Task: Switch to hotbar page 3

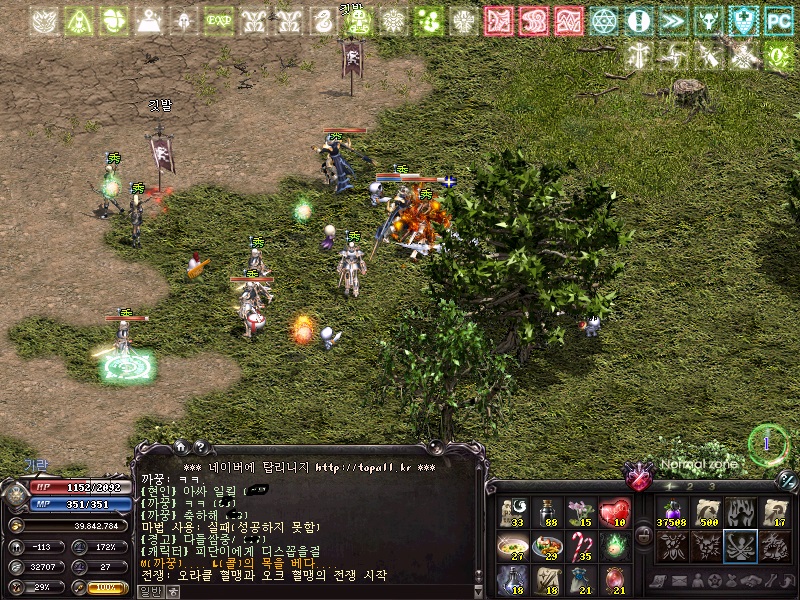Action: click(x=713, y=487)
